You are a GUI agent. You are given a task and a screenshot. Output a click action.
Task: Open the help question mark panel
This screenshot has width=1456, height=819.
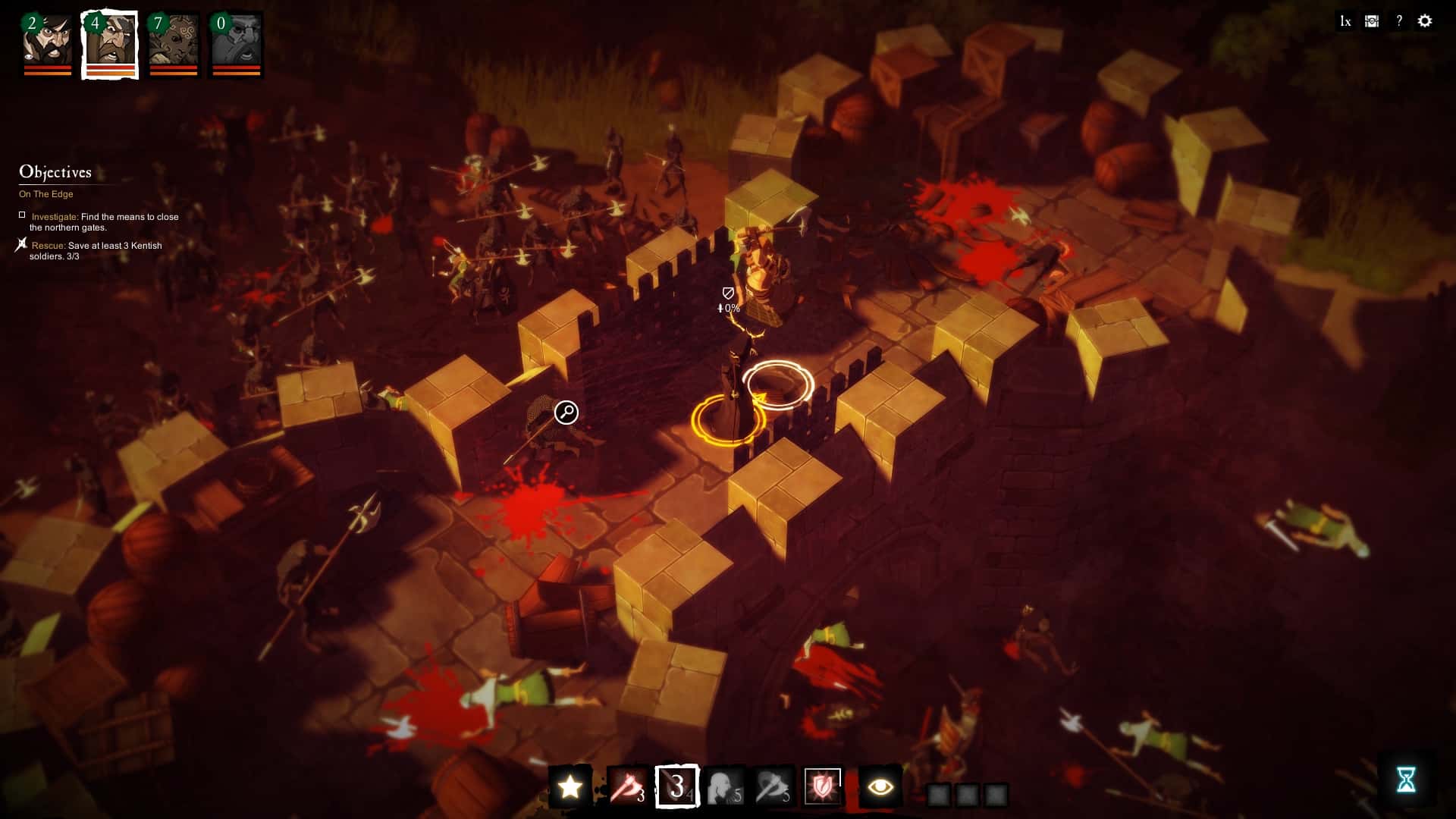1398,21
